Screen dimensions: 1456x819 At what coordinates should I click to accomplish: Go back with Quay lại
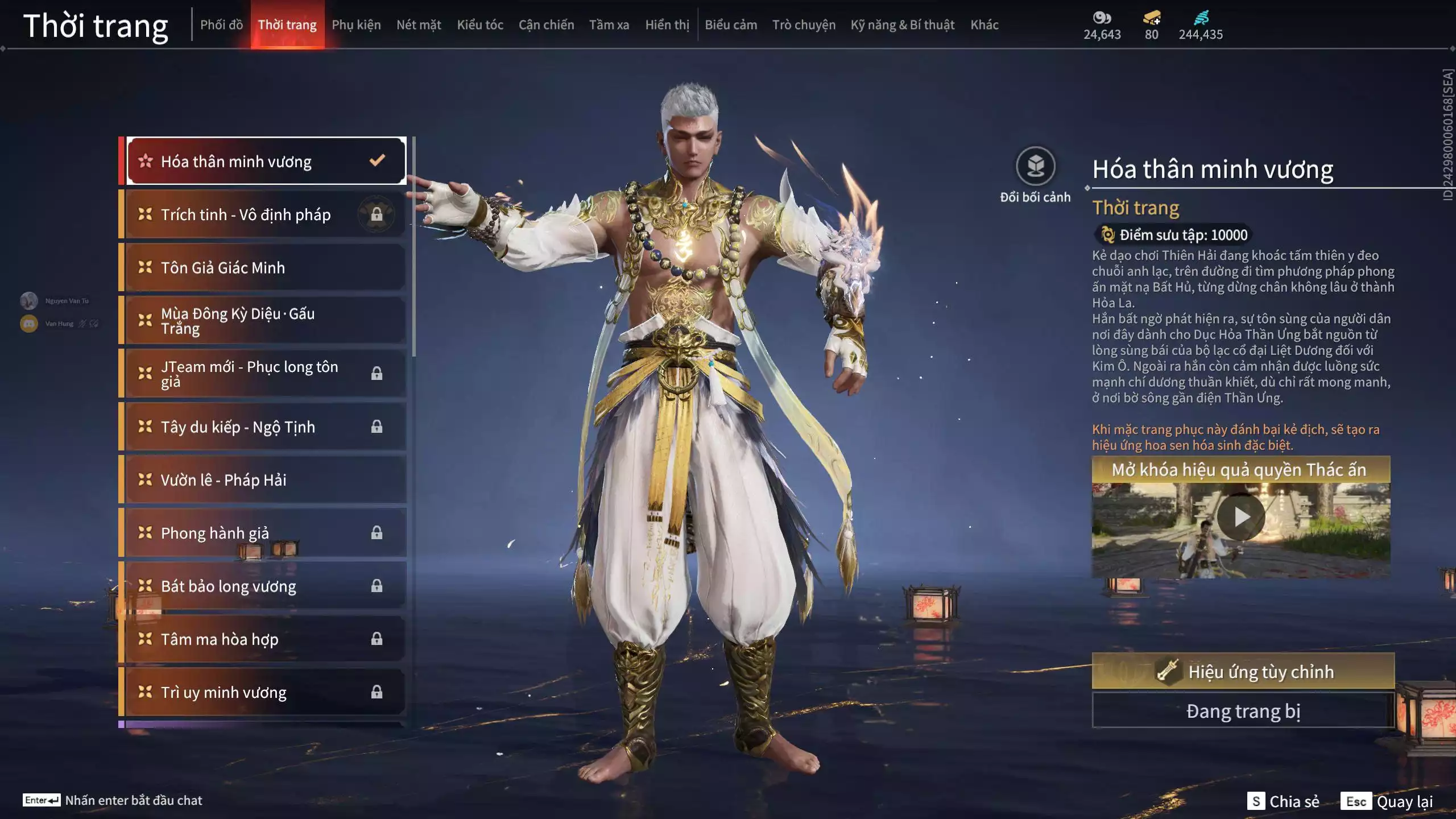point(1387,801)
